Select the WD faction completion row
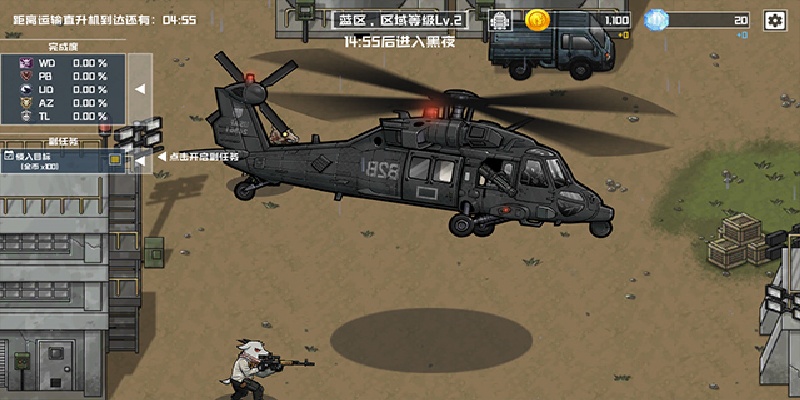Viewport: 800px width, 400px height. click(64, 62)
